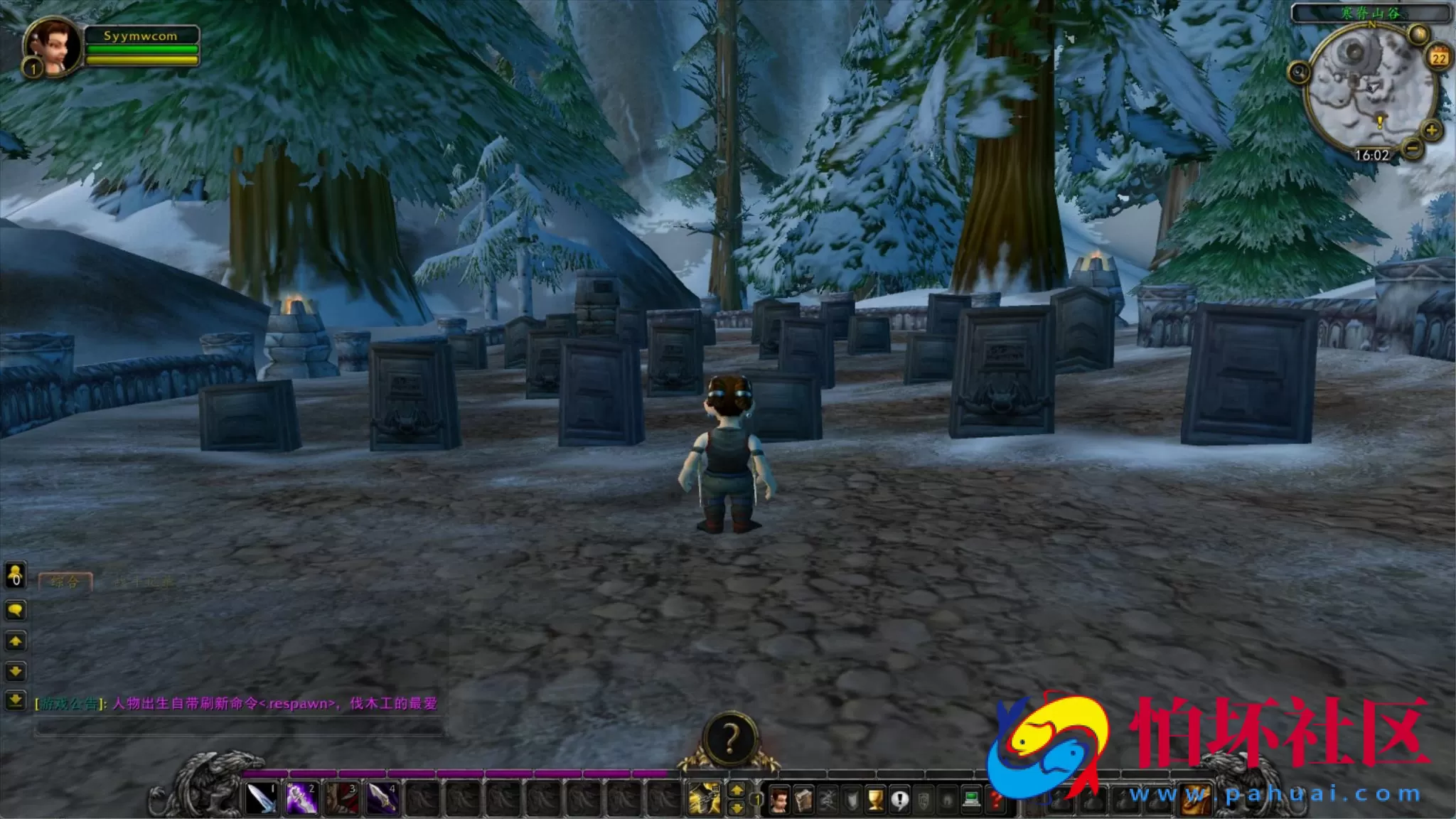Open the chat channel menu via the speech bubble
Screen dimensions: 1456x819
coord(15,609)
